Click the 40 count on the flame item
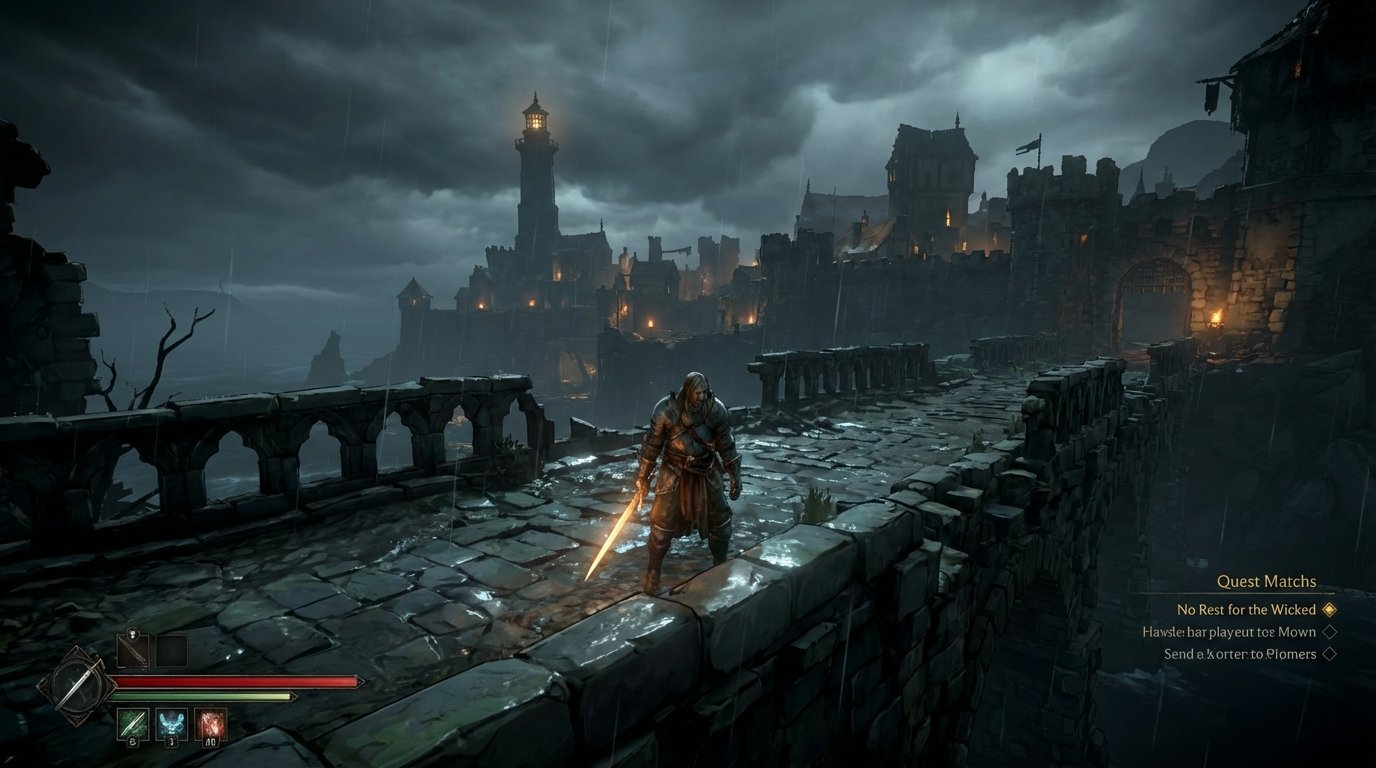Screen dimensions: 1376x768 click(212, 742)
